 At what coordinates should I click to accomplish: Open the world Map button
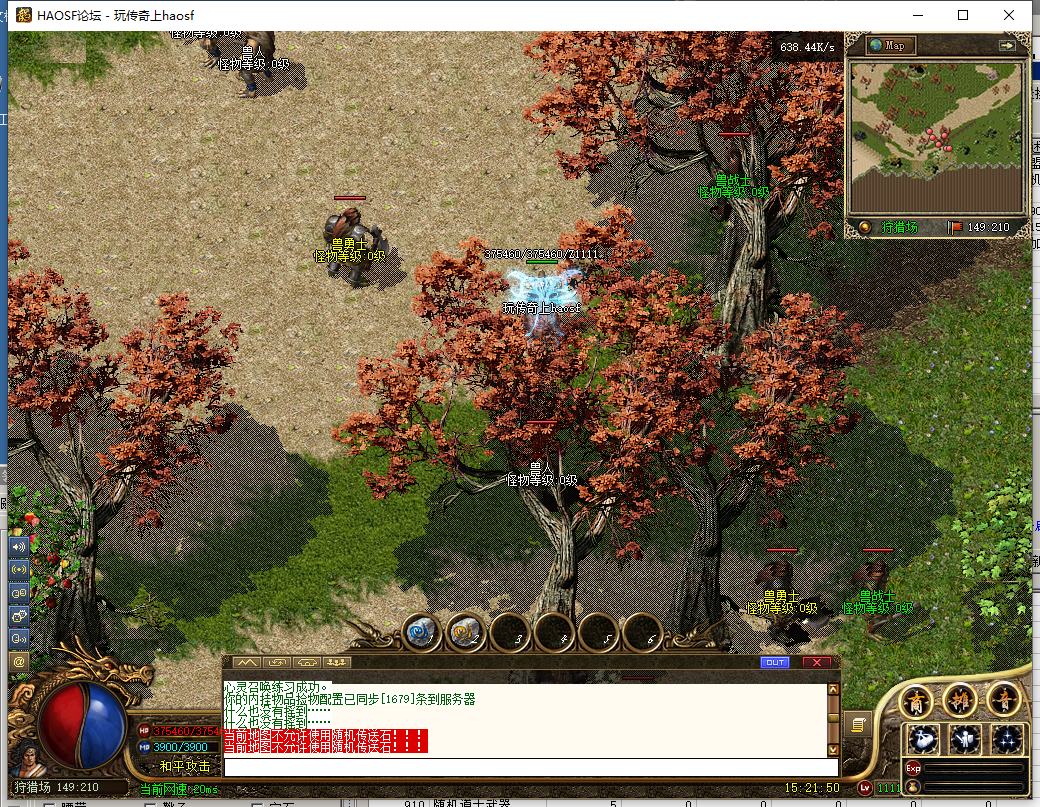pos(890,45)
